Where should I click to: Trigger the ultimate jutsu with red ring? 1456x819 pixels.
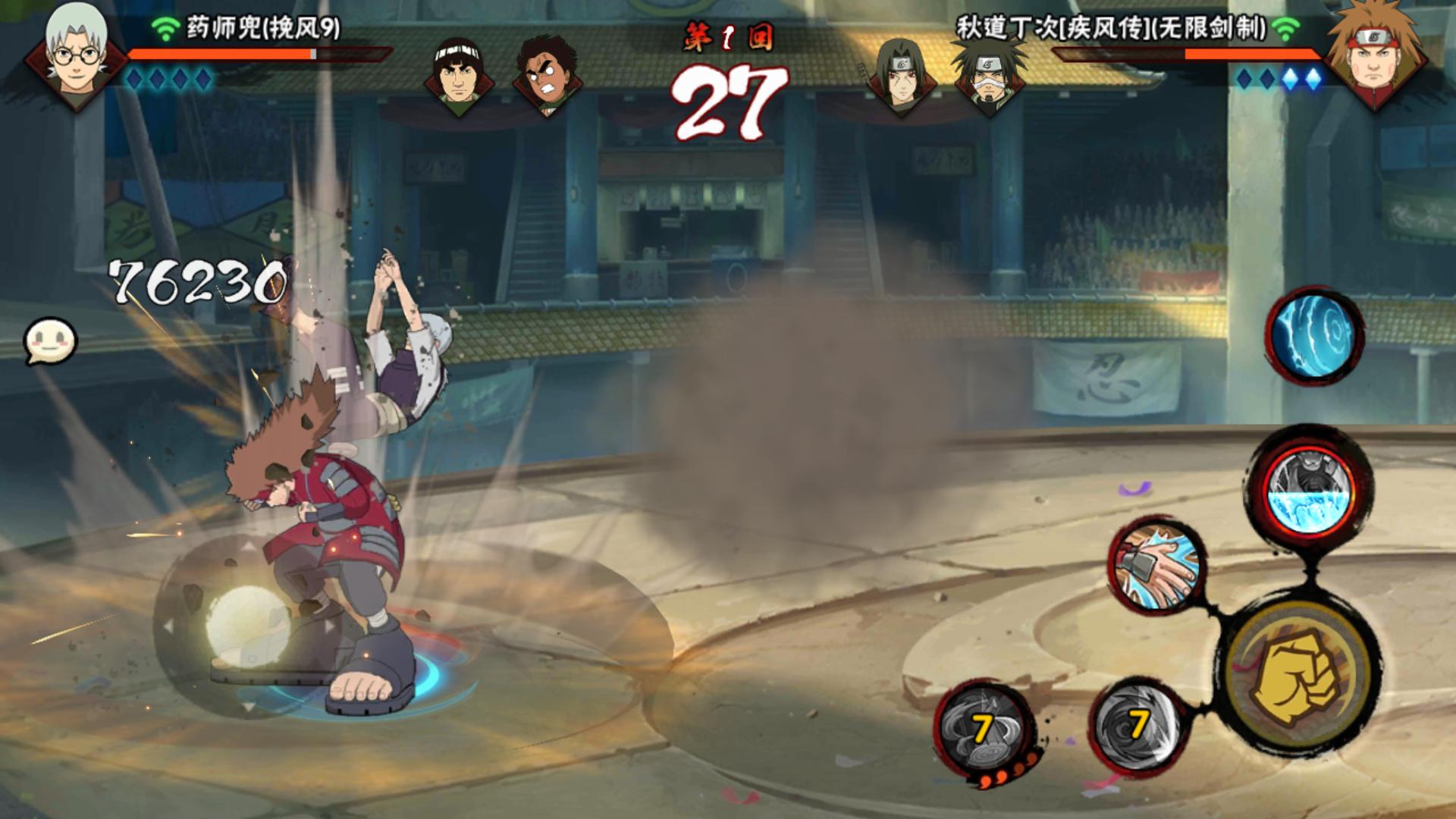pos(1310,489)
